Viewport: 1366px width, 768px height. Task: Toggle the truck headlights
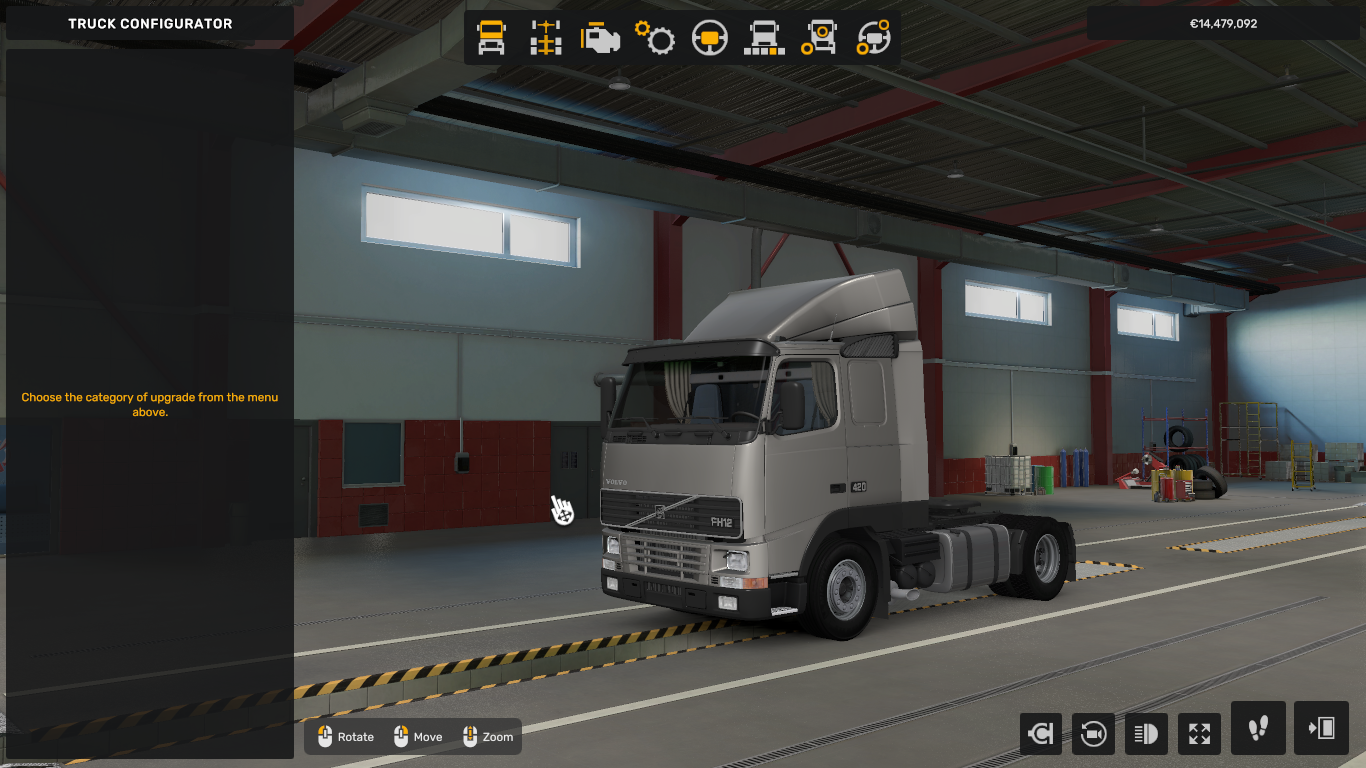coord(1146,734)
